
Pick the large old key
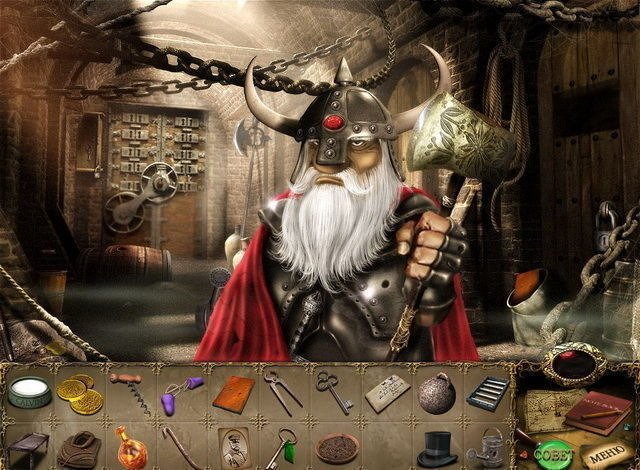click(331, 390)
